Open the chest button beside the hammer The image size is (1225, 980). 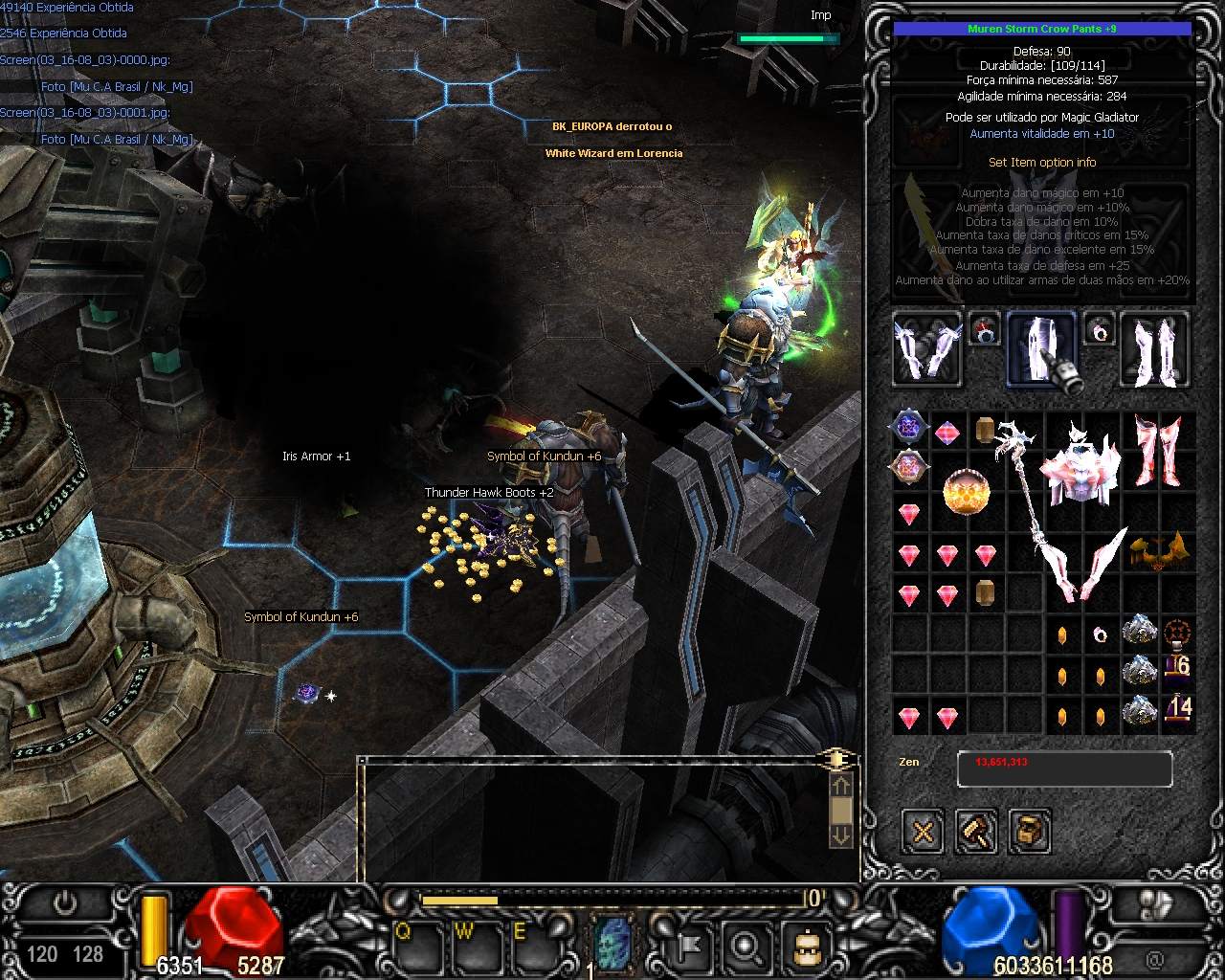pos(1029,831)
